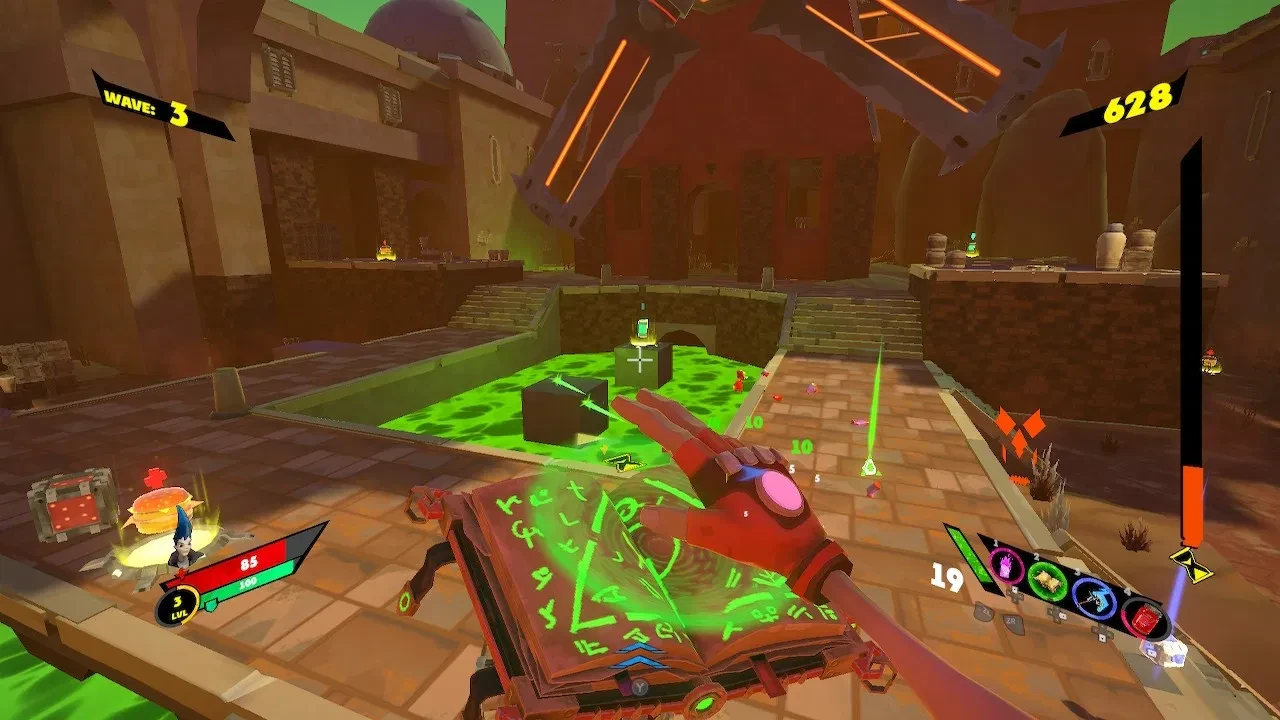Click the level 3 LVL badge
1280x720 pixels.
click(x=178, y=607)
